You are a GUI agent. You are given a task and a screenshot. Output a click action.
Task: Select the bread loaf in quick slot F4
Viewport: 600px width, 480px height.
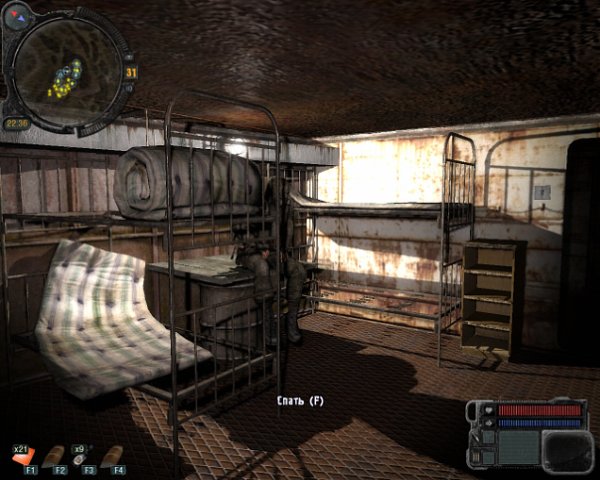115,455
